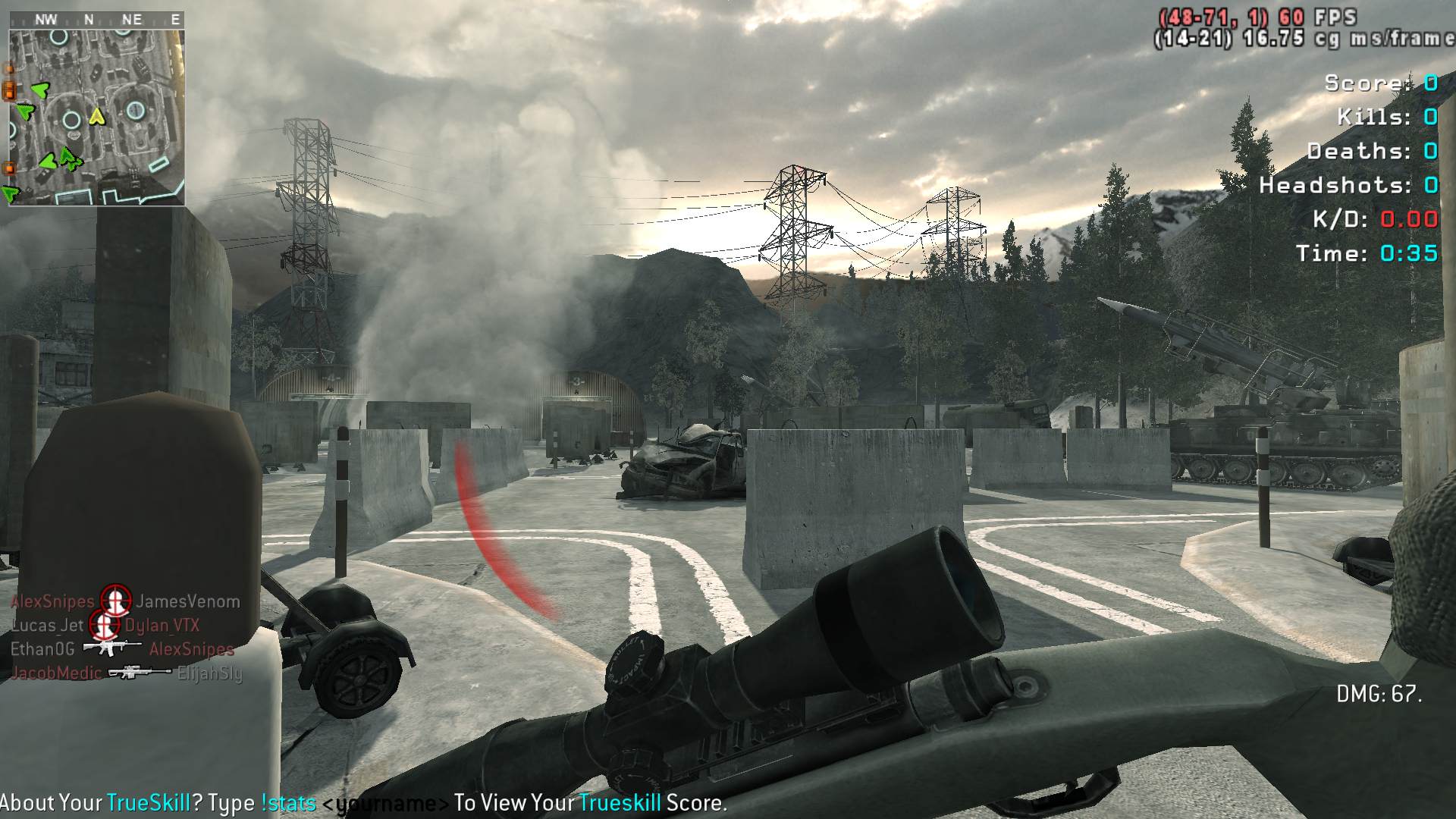Viewport: 1456px width, 819px height.
Task: Click the assault rifle icon beside EthanOG
Action: click(112, 648)
